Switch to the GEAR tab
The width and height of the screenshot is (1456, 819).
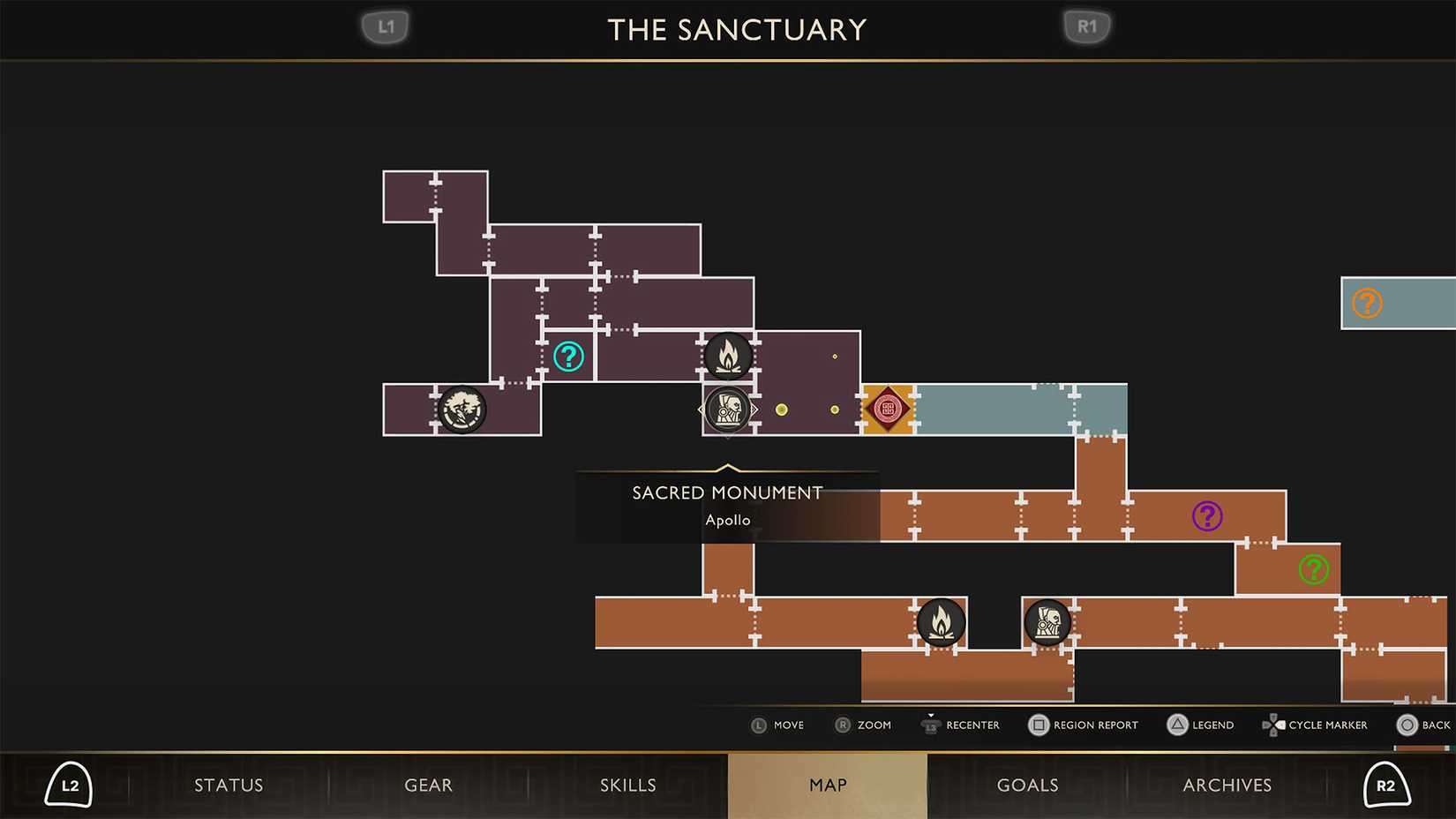click(x=429, y=785)
